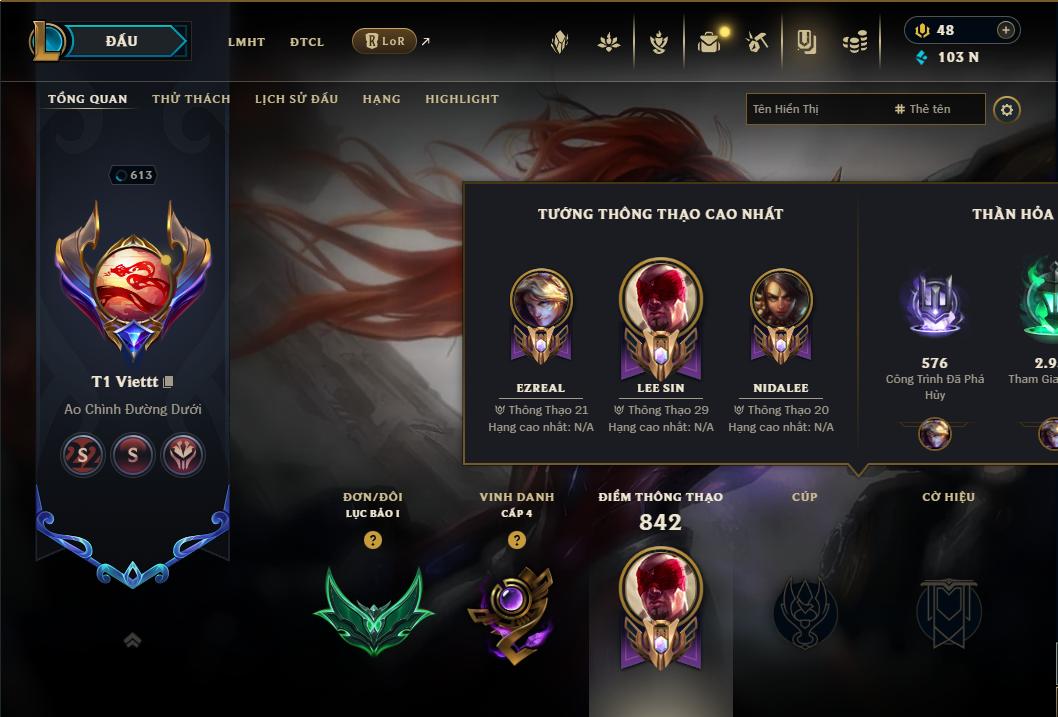Open the LMHT section
Image resolution: width=1058 pixels, height=717 pixels.
tap(246, 42)
